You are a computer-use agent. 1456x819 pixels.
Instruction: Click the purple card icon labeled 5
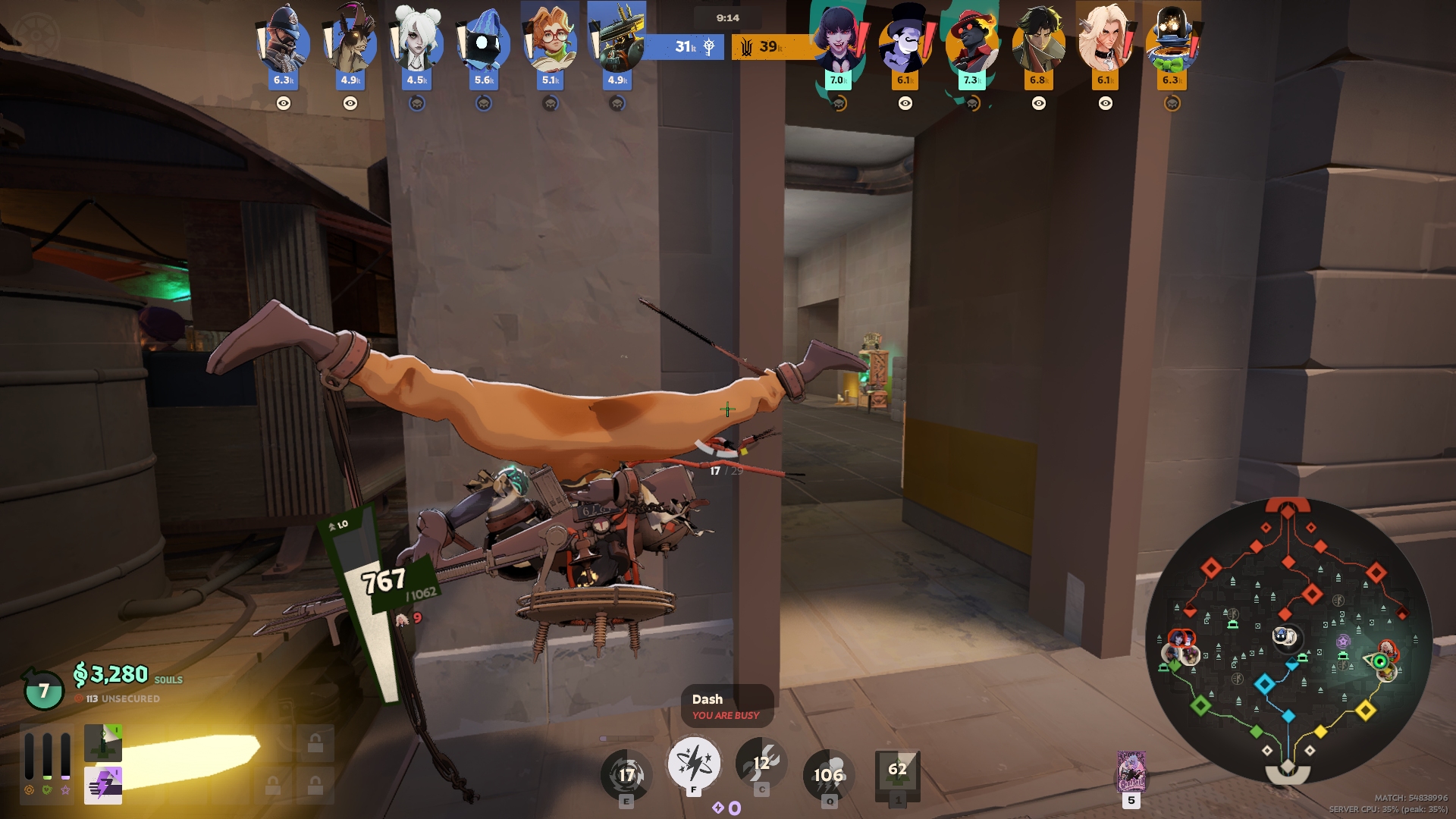click(1131, 772)
